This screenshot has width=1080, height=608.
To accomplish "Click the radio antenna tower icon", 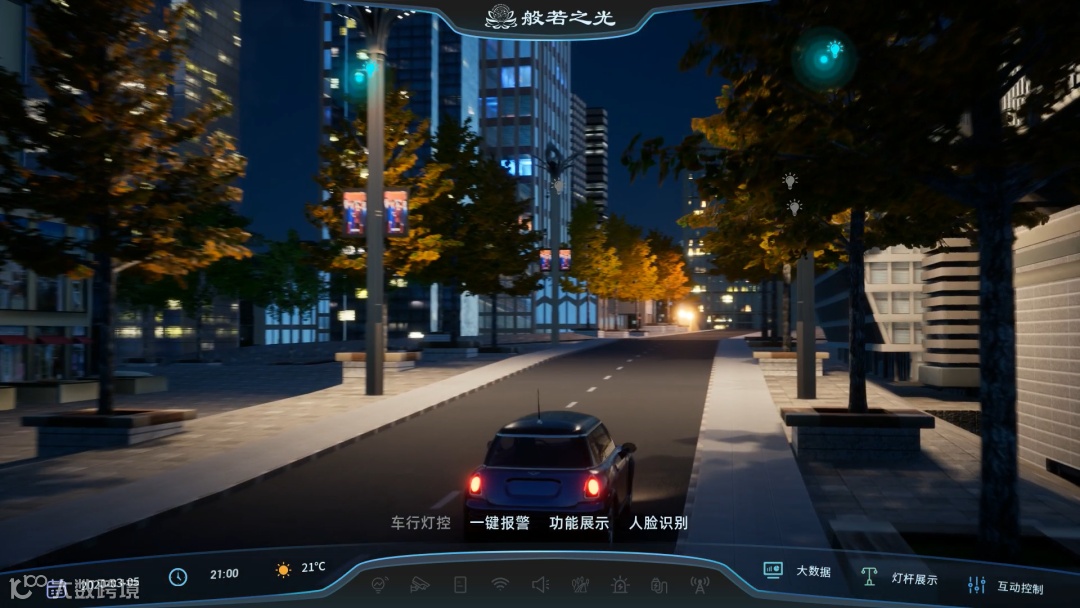I will point(699,584).
